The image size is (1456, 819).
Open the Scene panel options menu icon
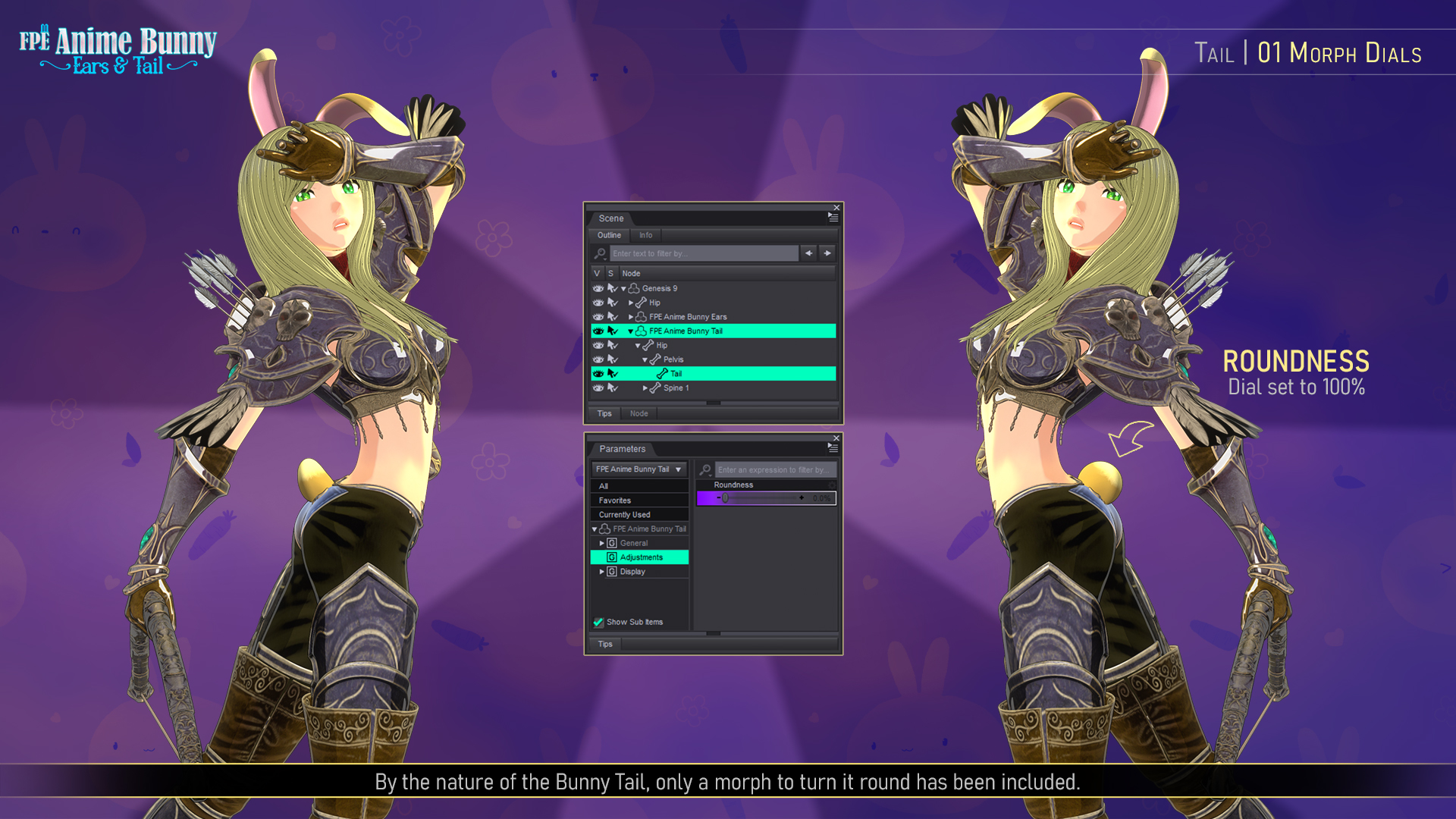[x=833, y=218]
